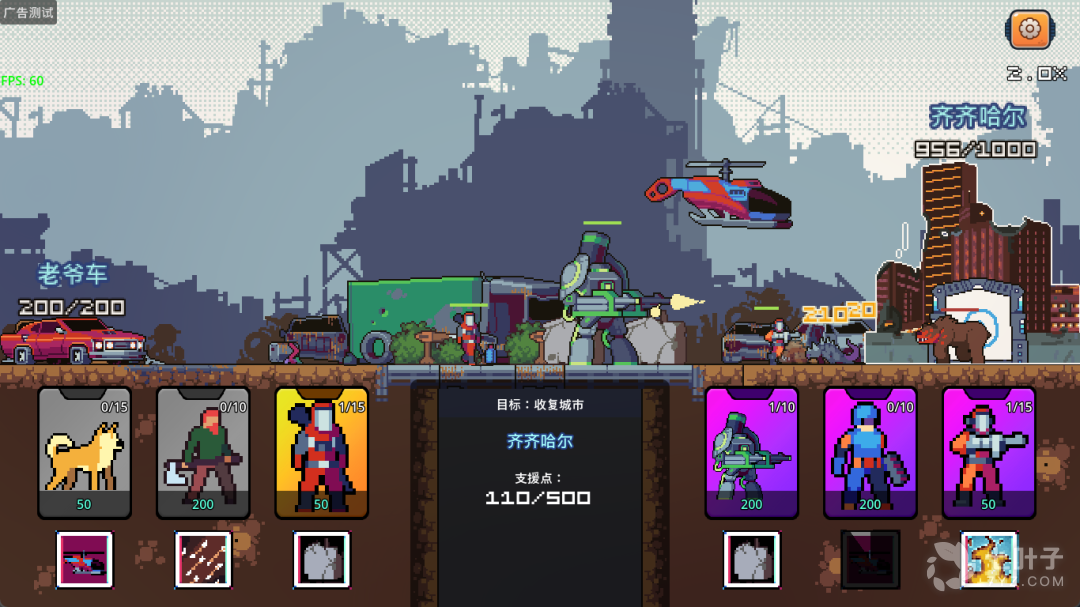Activate the bright helicopter support skill

click(x=85, y=559)
